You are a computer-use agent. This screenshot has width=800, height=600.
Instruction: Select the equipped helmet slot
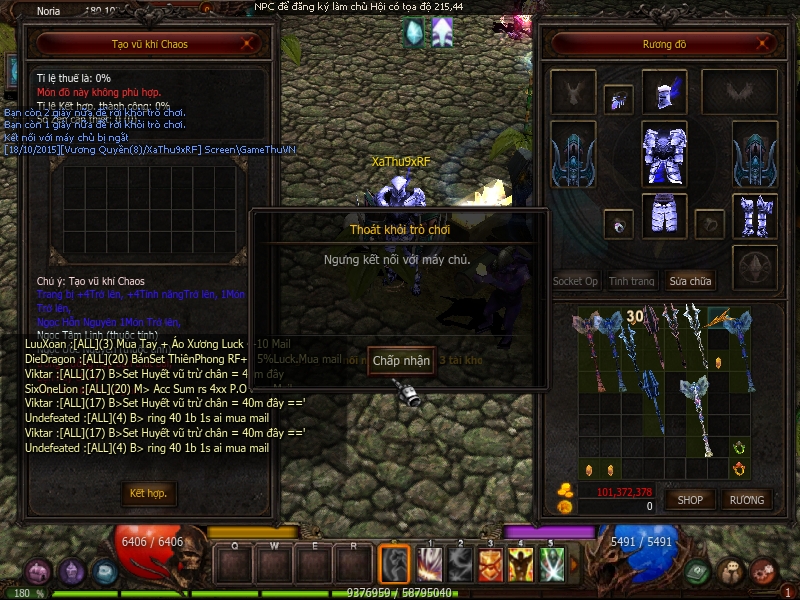[x=664, y=92]
